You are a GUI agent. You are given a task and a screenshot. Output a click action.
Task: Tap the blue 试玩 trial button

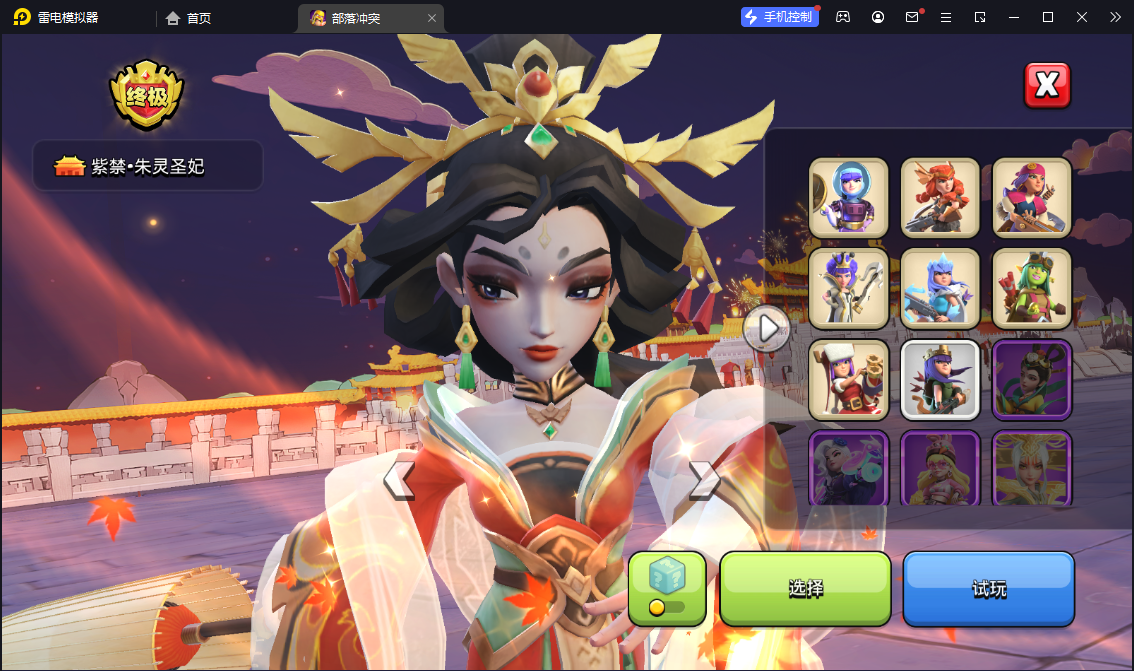pos(988,588)
